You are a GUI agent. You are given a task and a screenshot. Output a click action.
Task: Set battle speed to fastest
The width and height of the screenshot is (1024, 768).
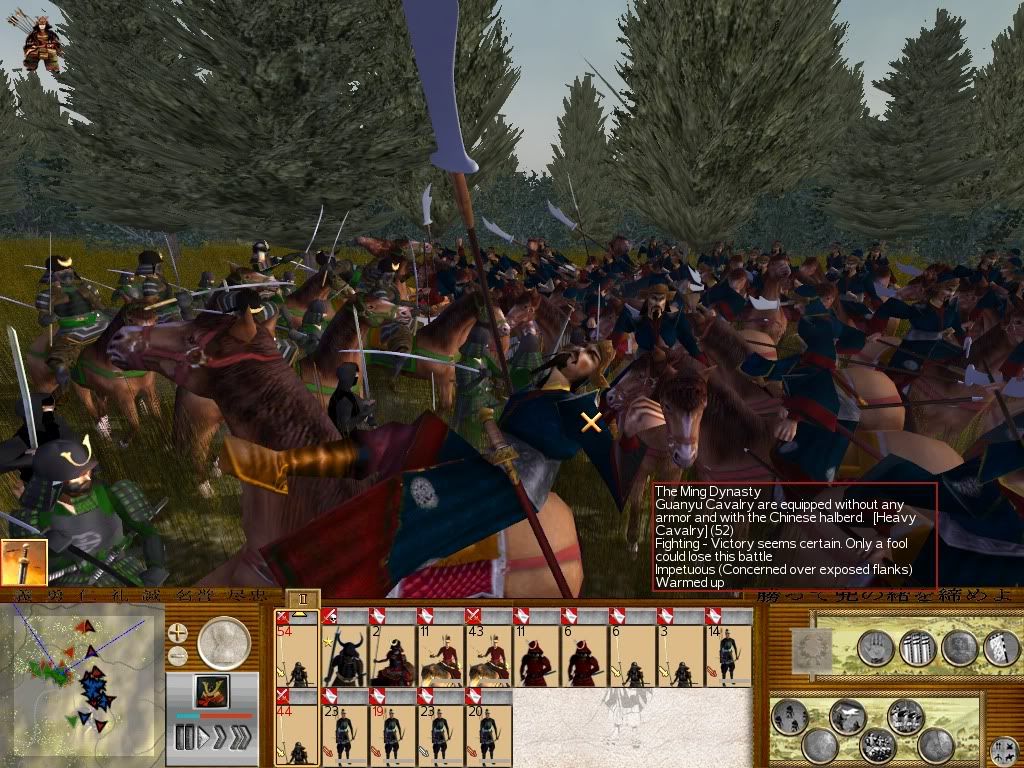(x=241, y=738)
